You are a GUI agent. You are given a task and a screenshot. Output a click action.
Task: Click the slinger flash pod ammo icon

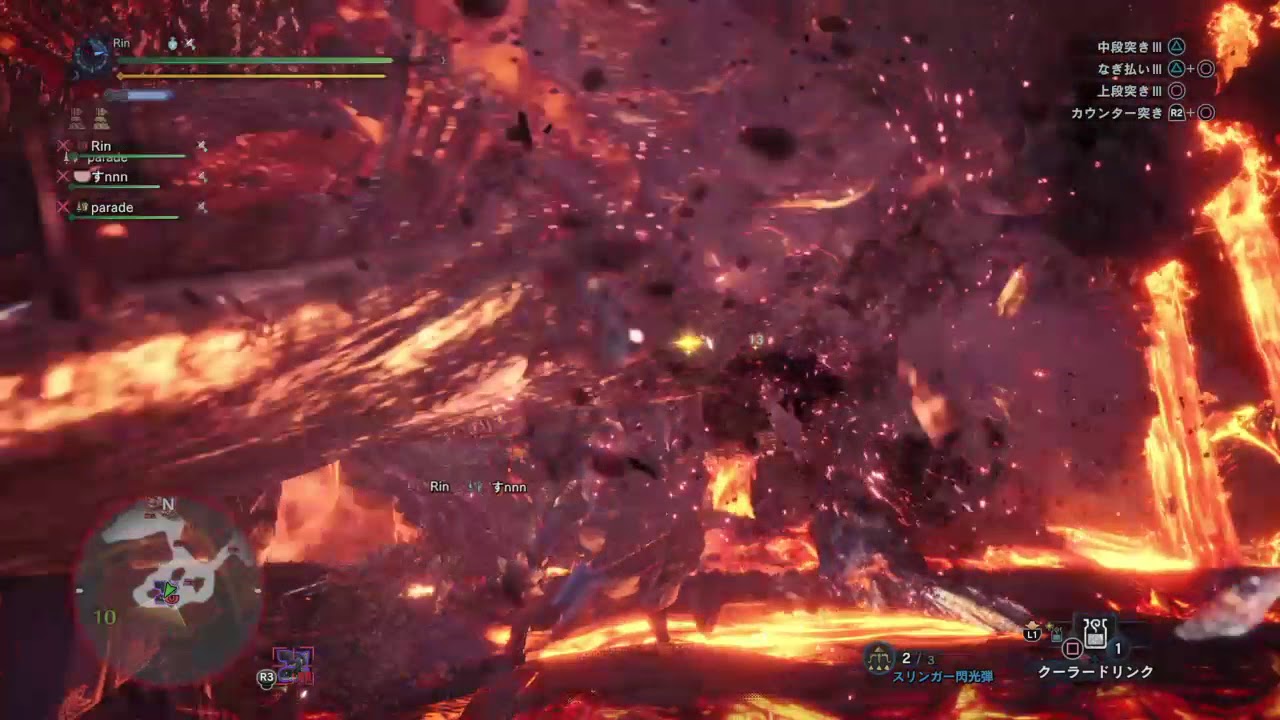click(879, 658)
